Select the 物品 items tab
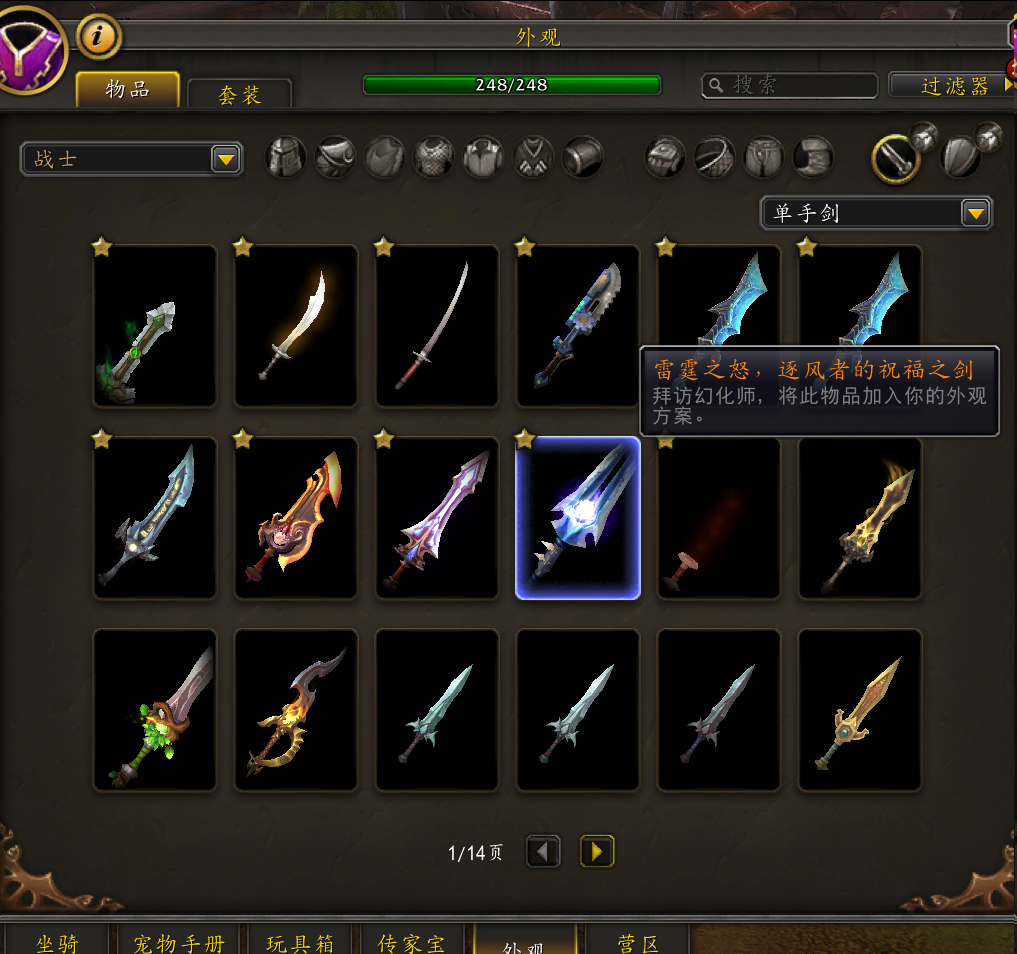 128,90
